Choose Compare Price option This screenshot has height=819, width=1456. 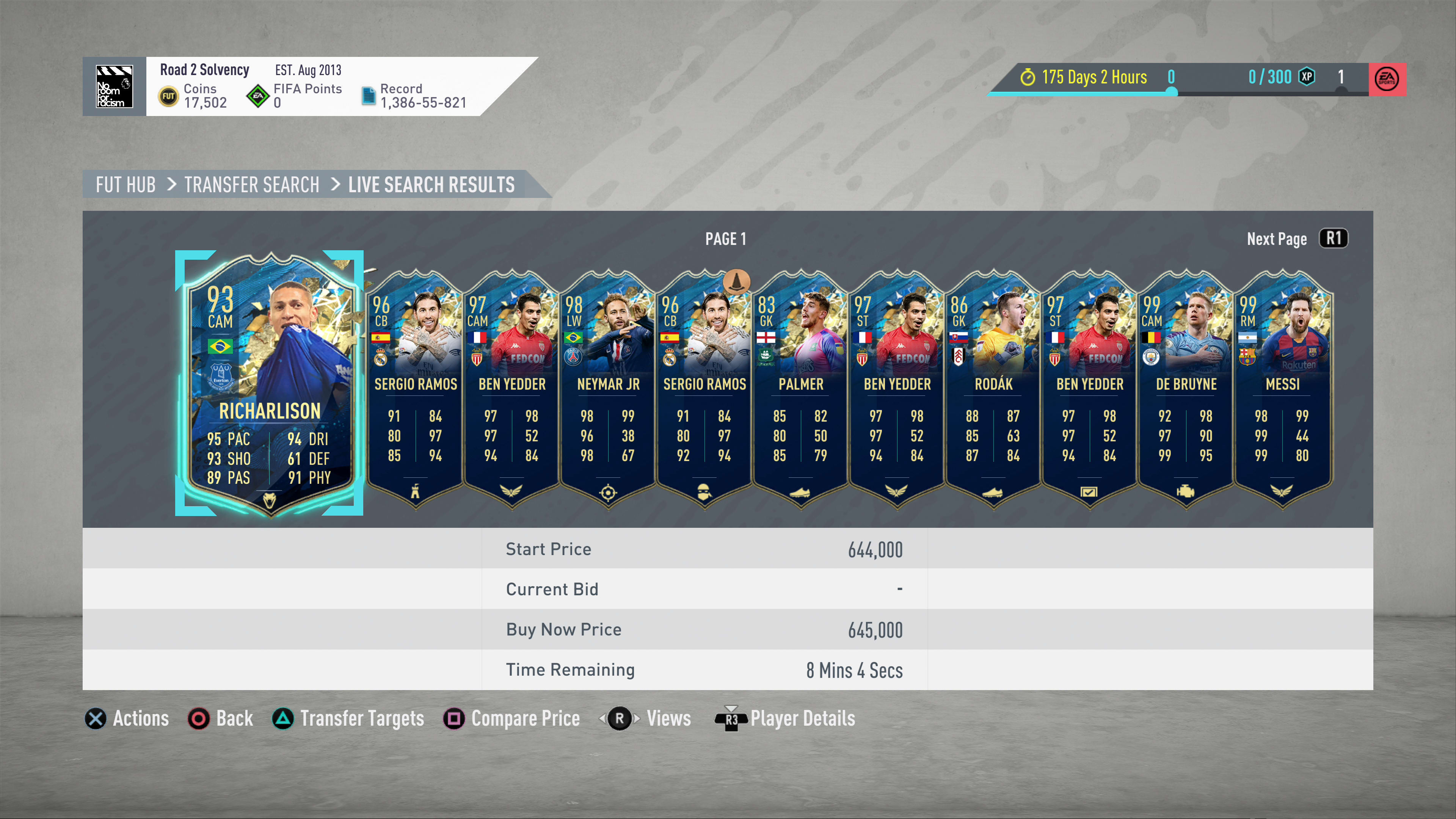pyautogui.click(x=512, y=719)
